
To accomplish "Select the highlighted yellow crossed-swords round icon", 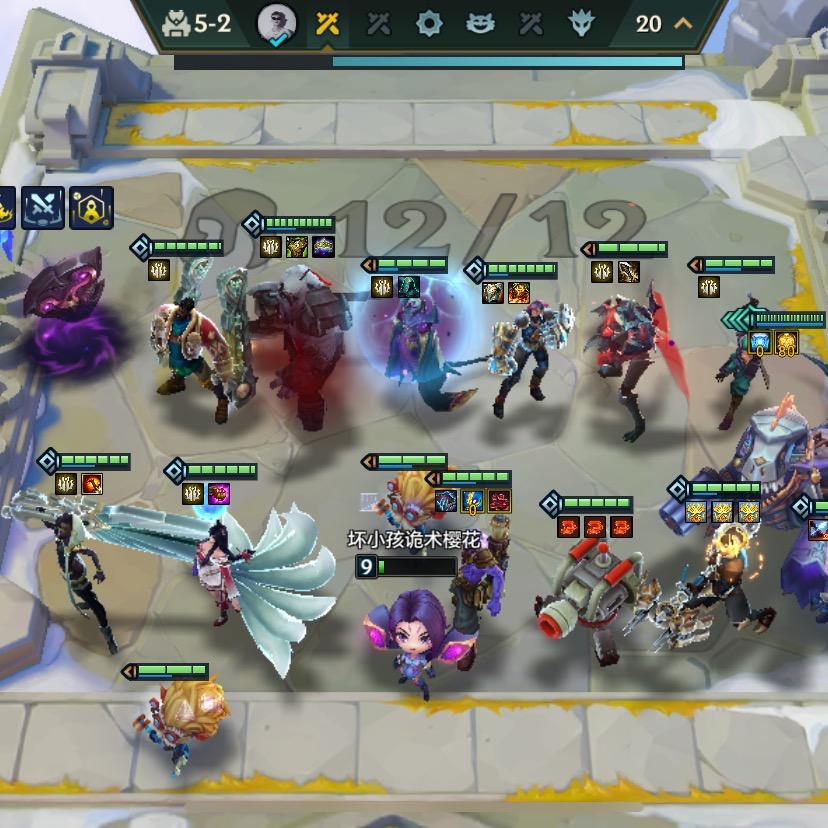I will point(327,24).
